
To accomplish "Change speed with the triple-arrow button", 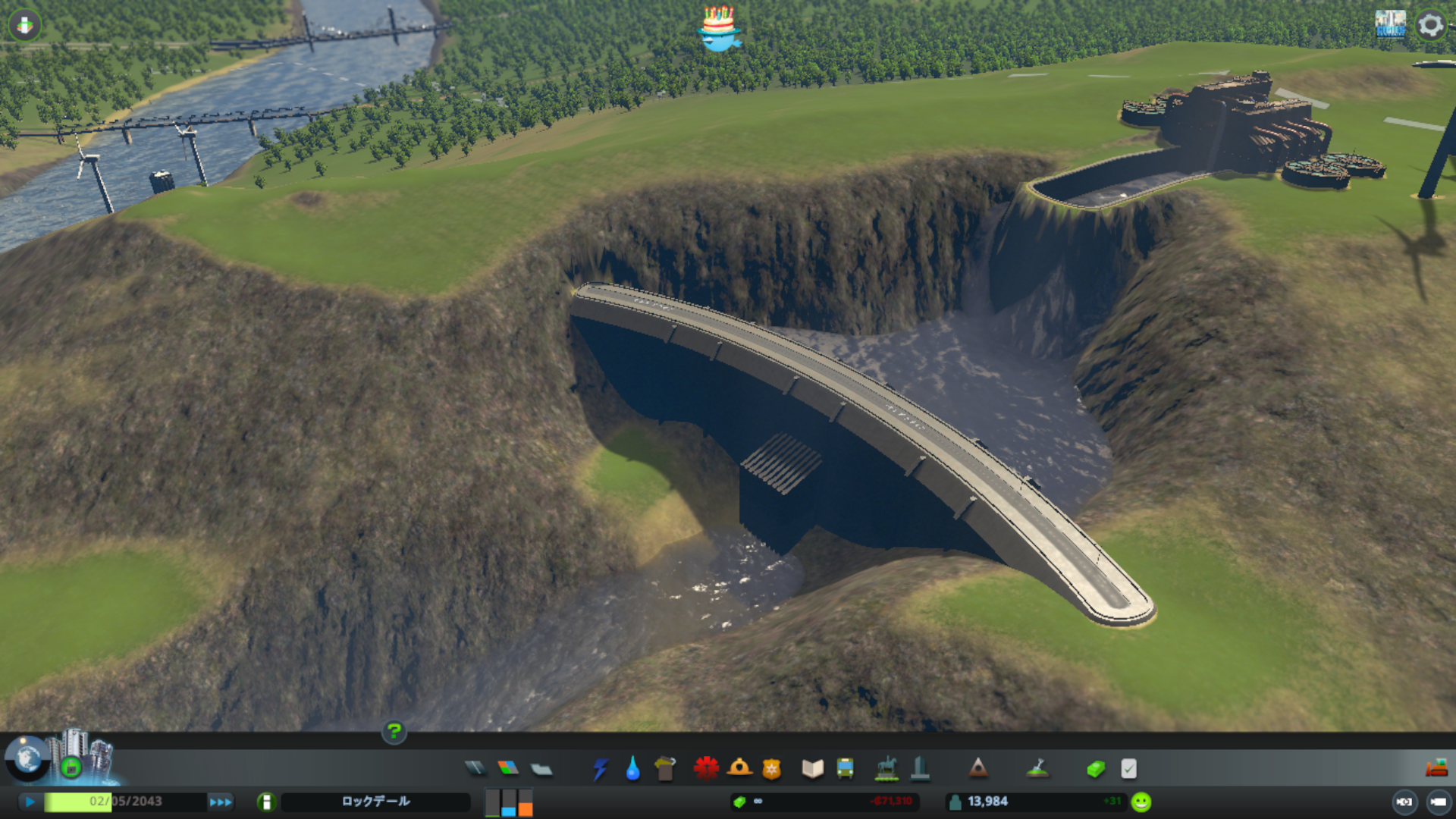I will pos(221,802).
